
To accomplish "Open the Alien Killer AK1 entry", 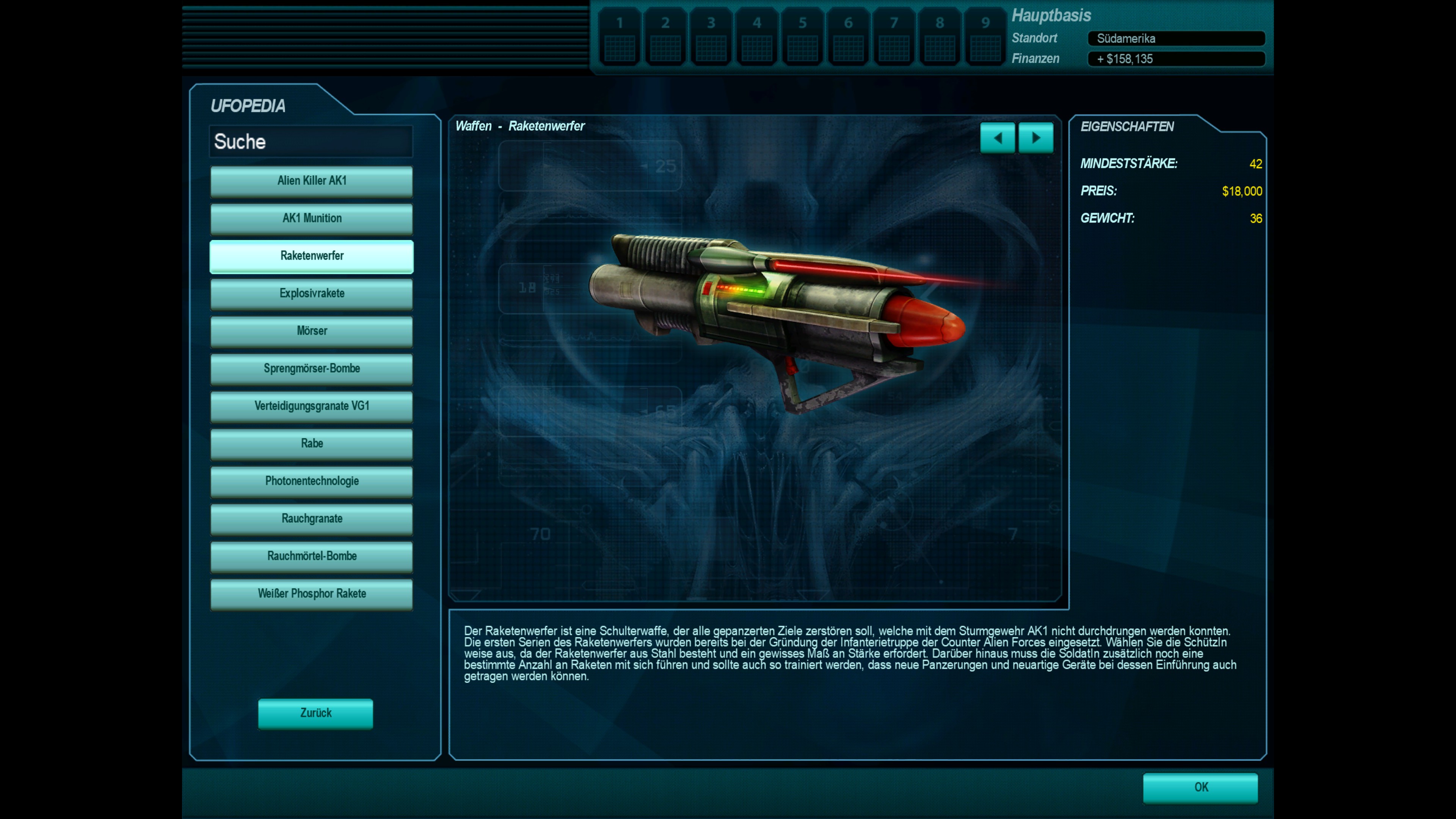I will coord(311,181).
